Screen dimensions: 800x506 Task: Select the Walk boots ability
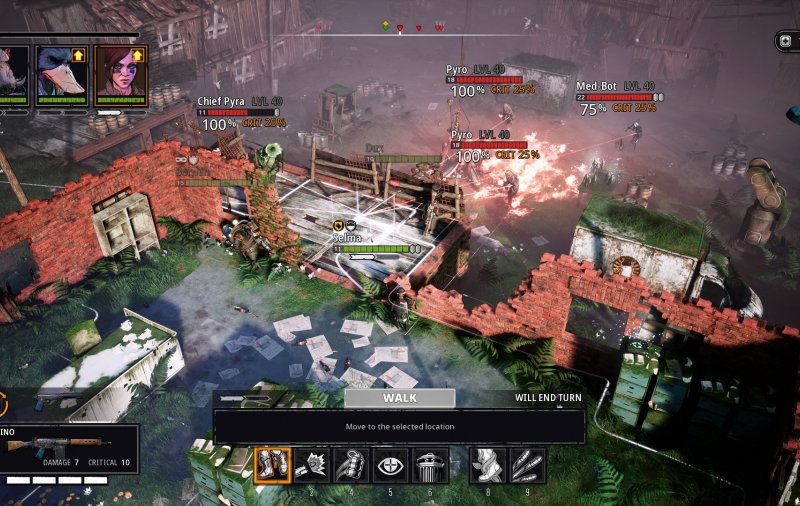tap(271, 465)
